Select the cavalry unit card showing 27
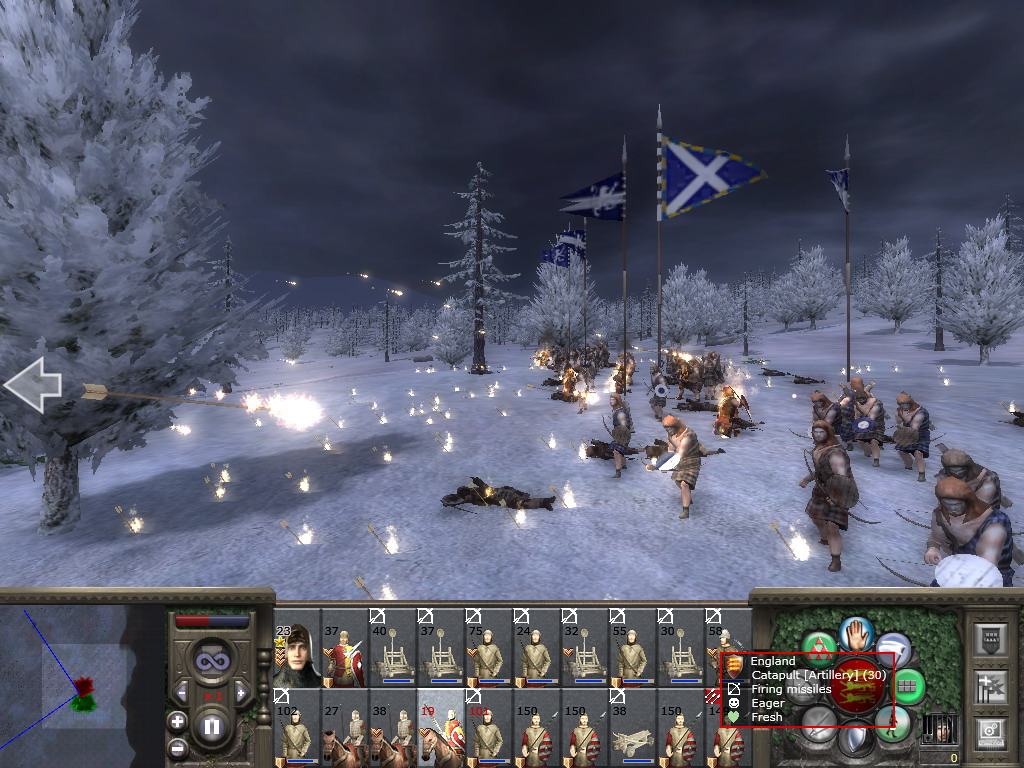This screenshot has width=1024, height=768. [345, 728]
